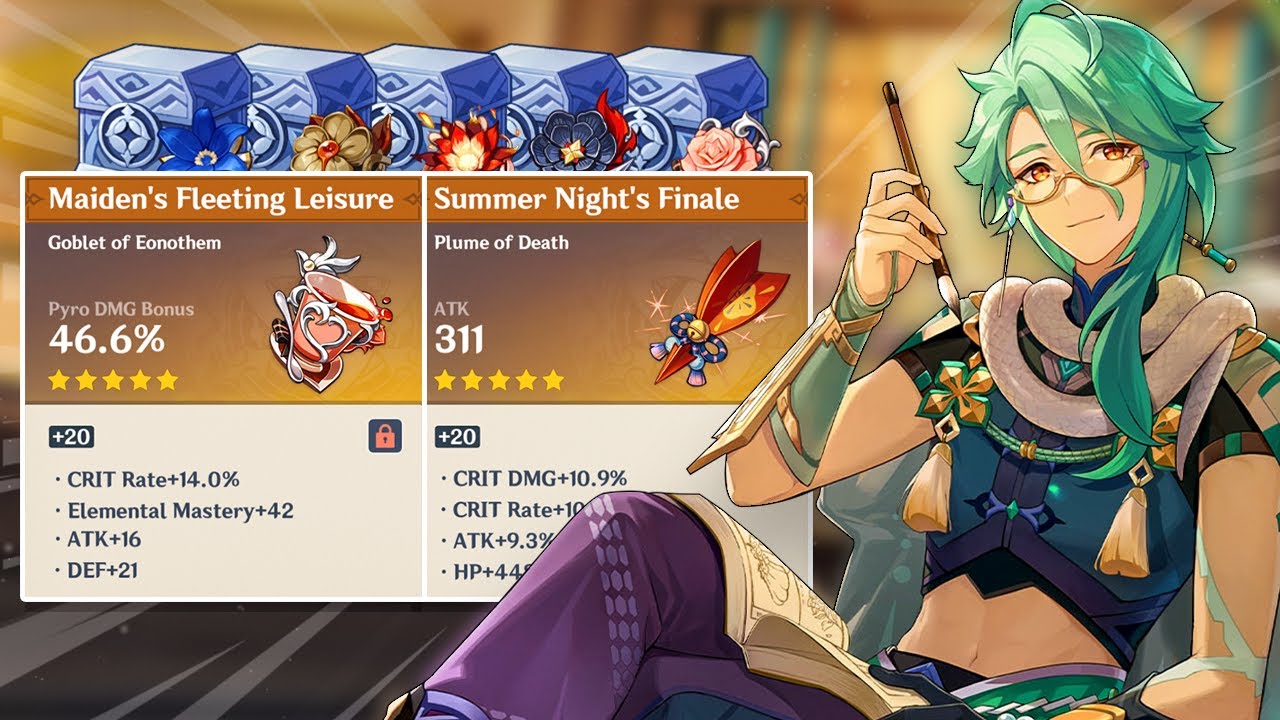Click the blue flower artifact icon
This screenshot has height=720, width=1280.
pos(205,145)
